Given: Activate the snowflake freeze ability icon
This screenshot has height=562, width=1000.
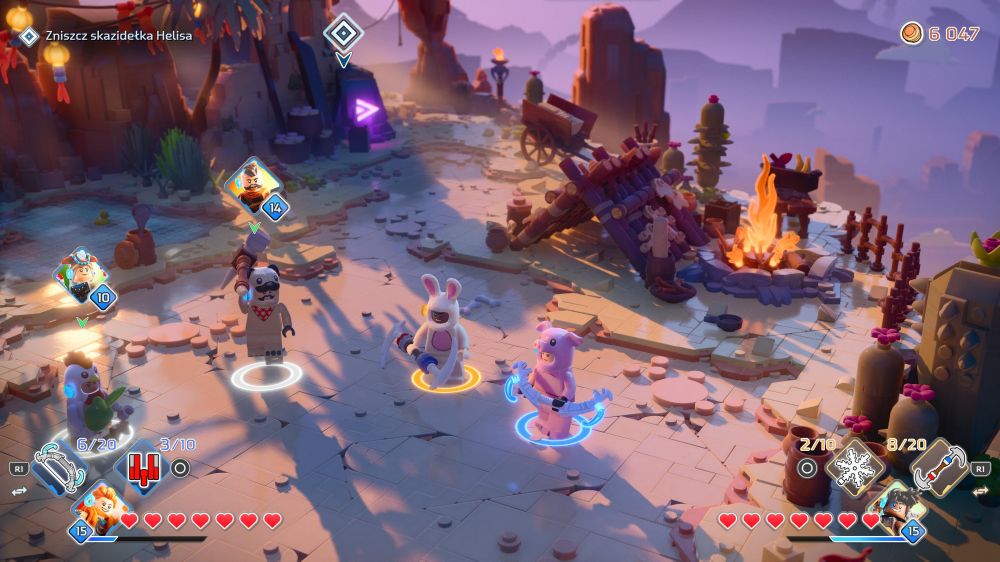Looking at the screenshot, I should click(x=856, y=464).
